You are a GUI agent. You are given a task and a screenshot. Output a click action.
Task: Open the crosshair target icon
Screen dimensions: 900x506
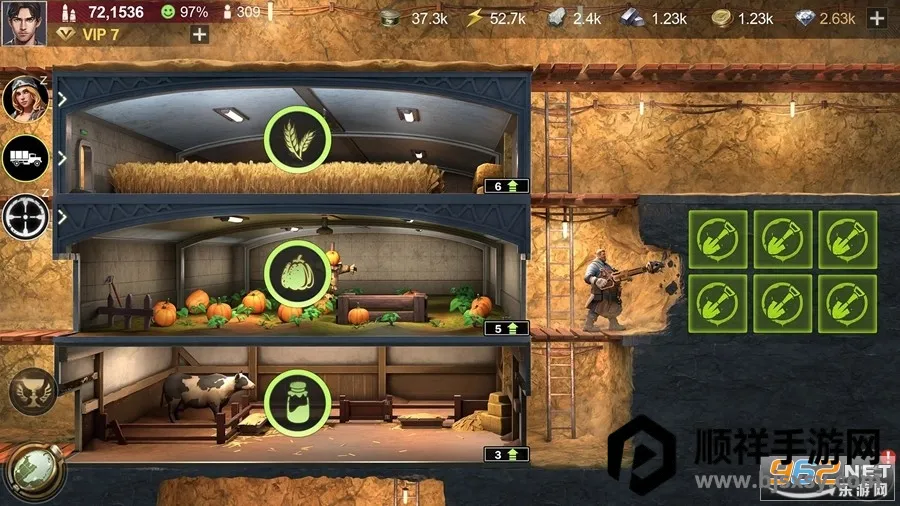[x=25, y=215]
